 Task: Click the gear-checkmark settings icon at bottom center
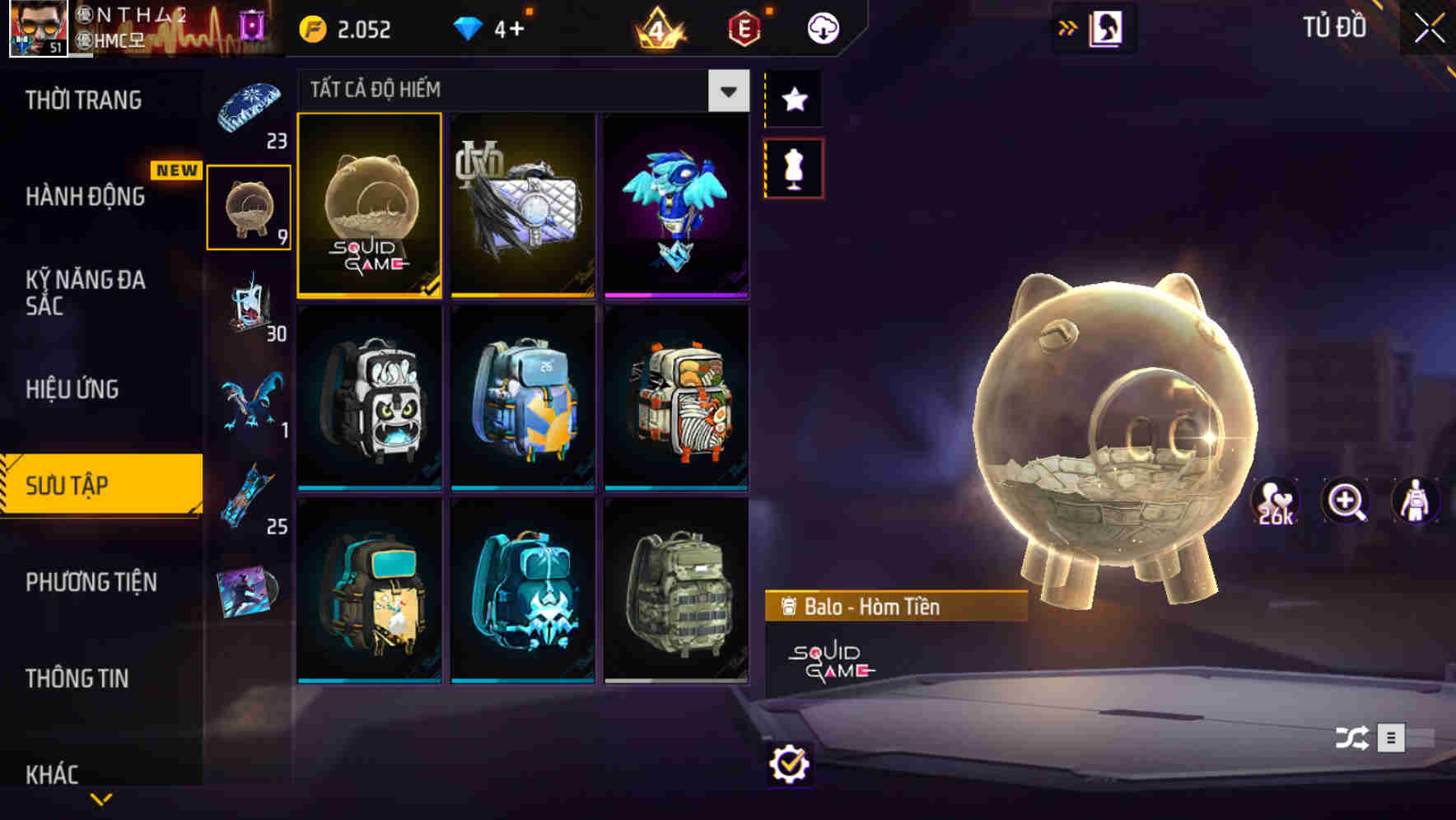(790, 764)
